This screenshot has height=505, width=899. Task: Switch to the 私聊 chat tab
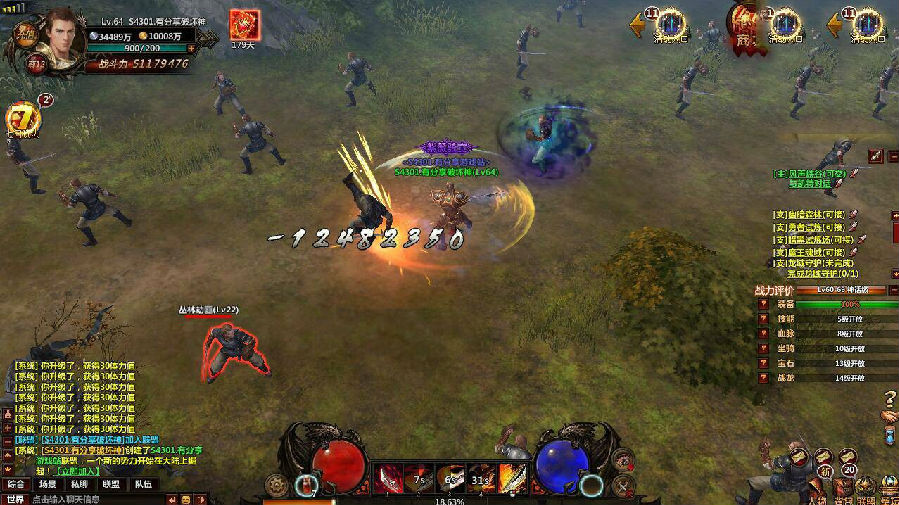point(79,484)
